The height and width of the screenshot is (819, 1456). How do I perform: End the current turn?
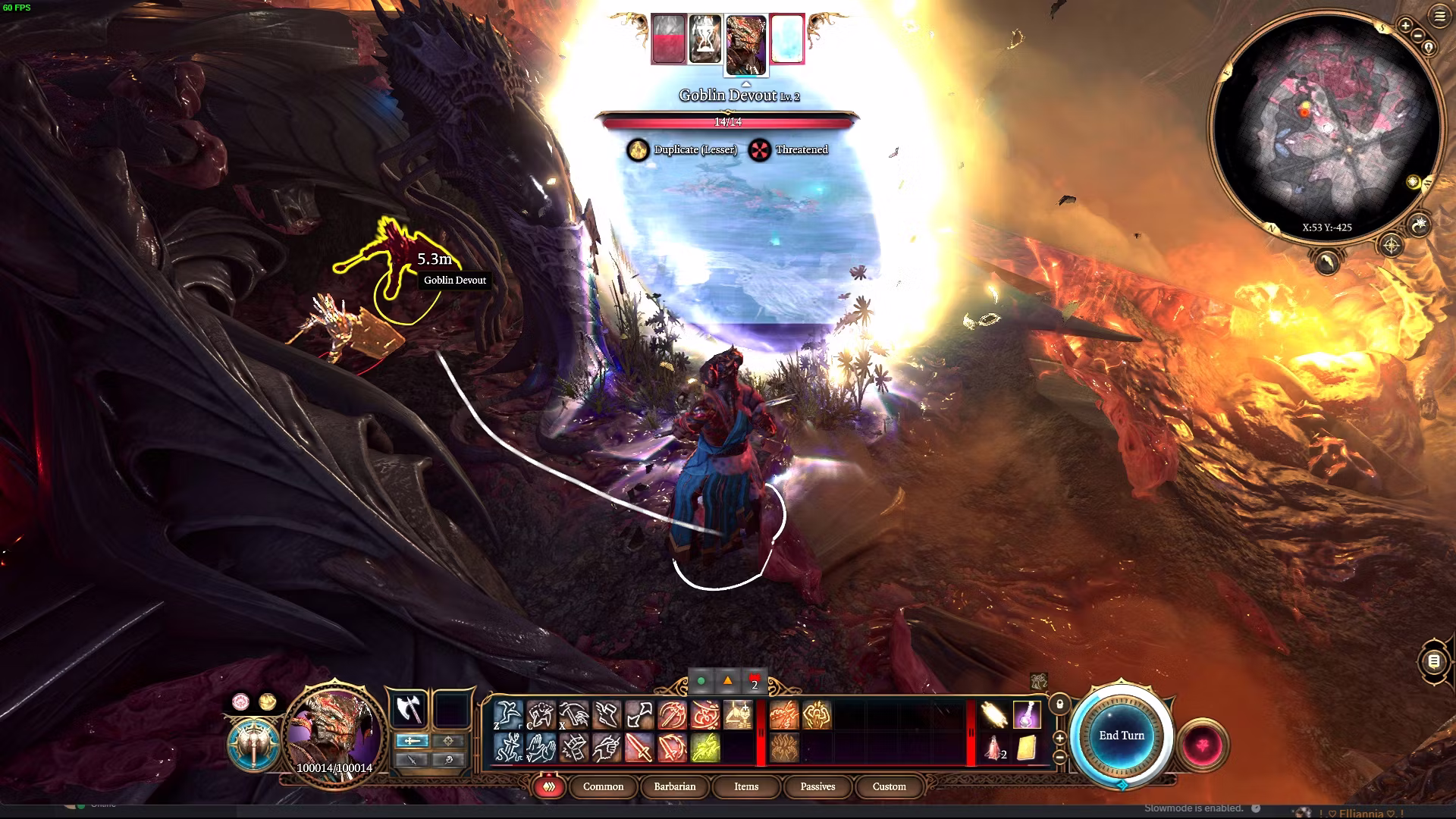[x=1122, y=736]
